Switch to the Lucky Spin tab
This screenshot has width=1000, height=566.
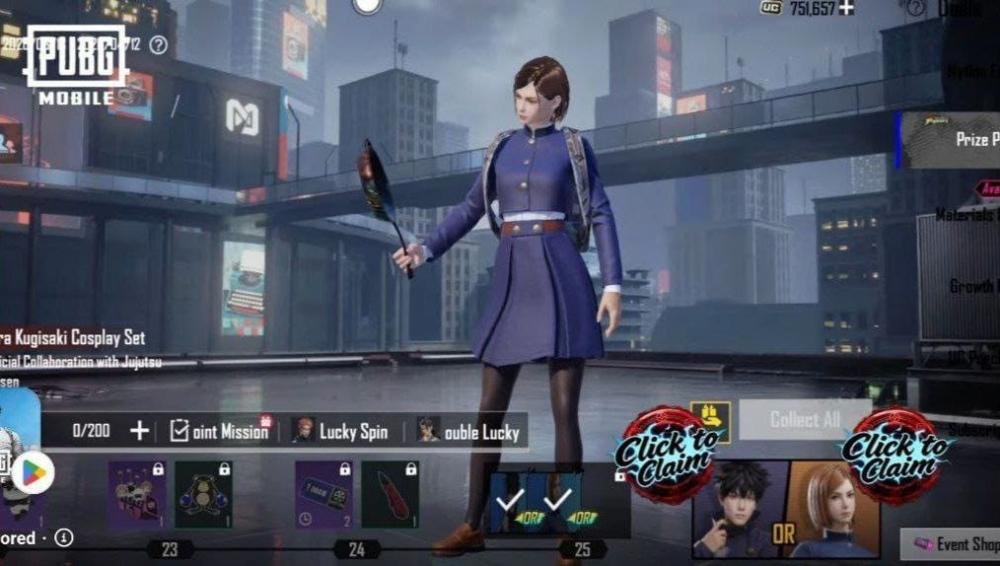[x=341, y=431]
